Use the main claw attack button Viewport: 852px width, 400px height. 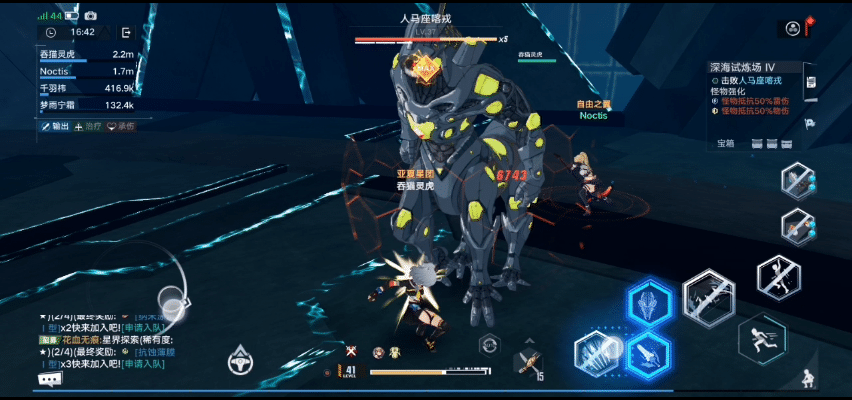coord(599,352)
